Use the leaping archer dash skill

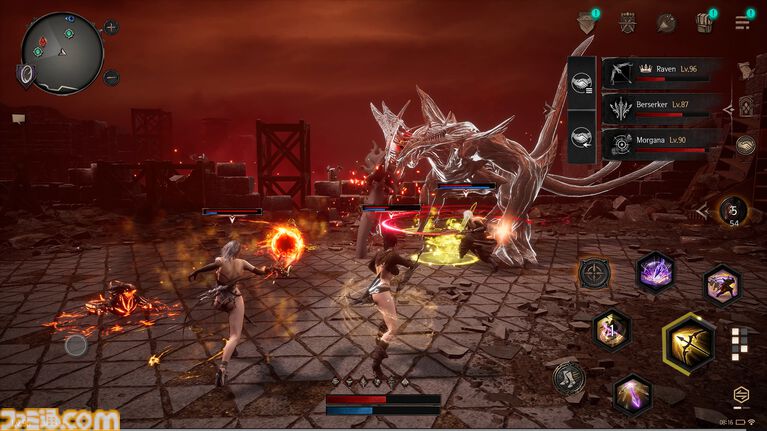[721, 285]
